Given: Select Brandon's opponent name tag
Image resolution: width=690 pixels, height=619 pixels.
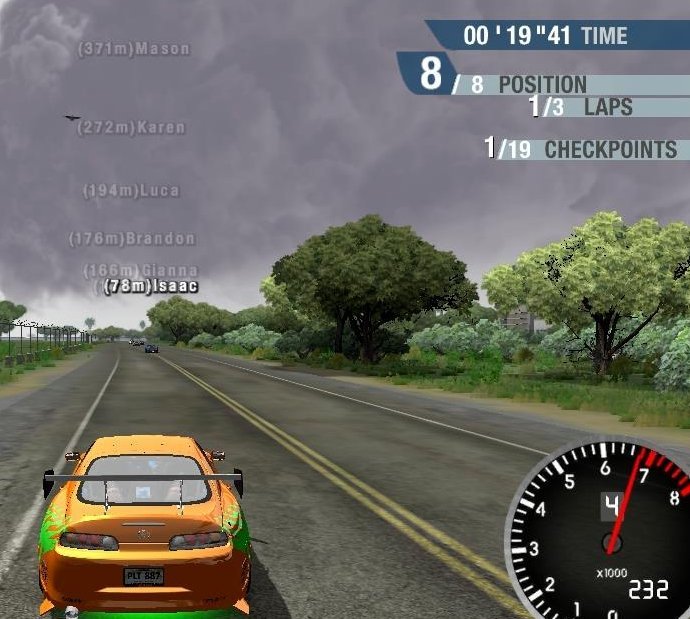Looking at the screenshot, I should click(132, 239).
